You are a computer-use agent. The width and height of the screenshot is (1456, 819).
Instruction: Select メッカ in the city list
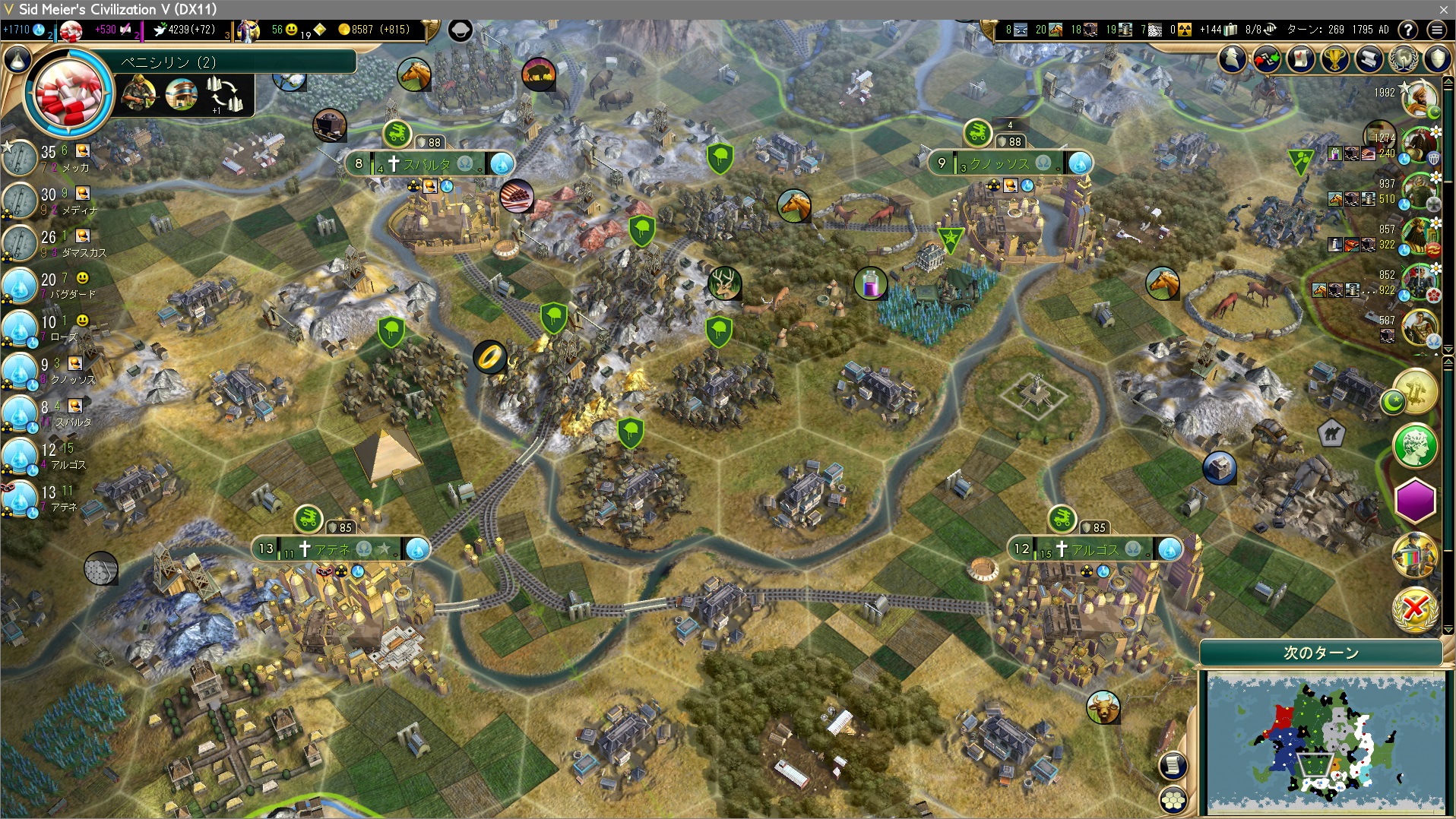click(x=74, y=167)
